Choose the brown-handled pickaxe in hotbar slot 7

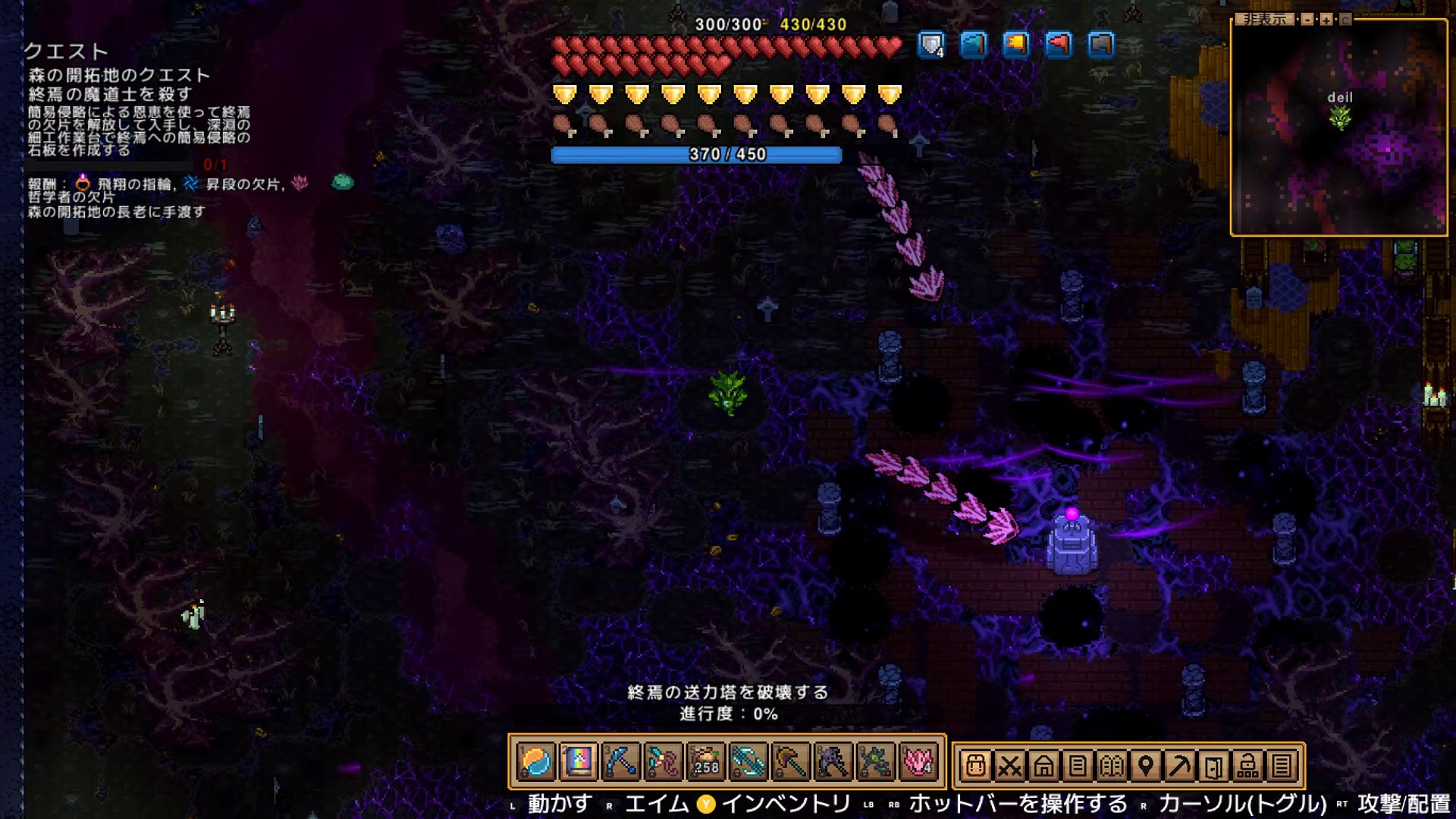tap(790, 761)
